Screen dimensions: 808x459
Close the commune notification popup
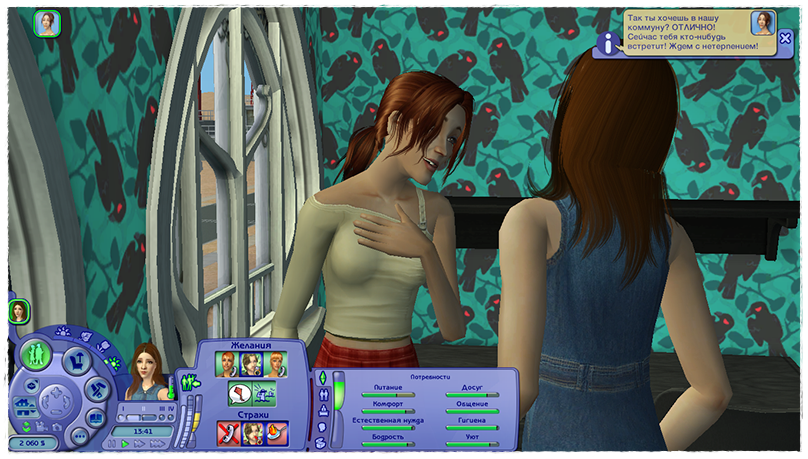tap(786, 38)
